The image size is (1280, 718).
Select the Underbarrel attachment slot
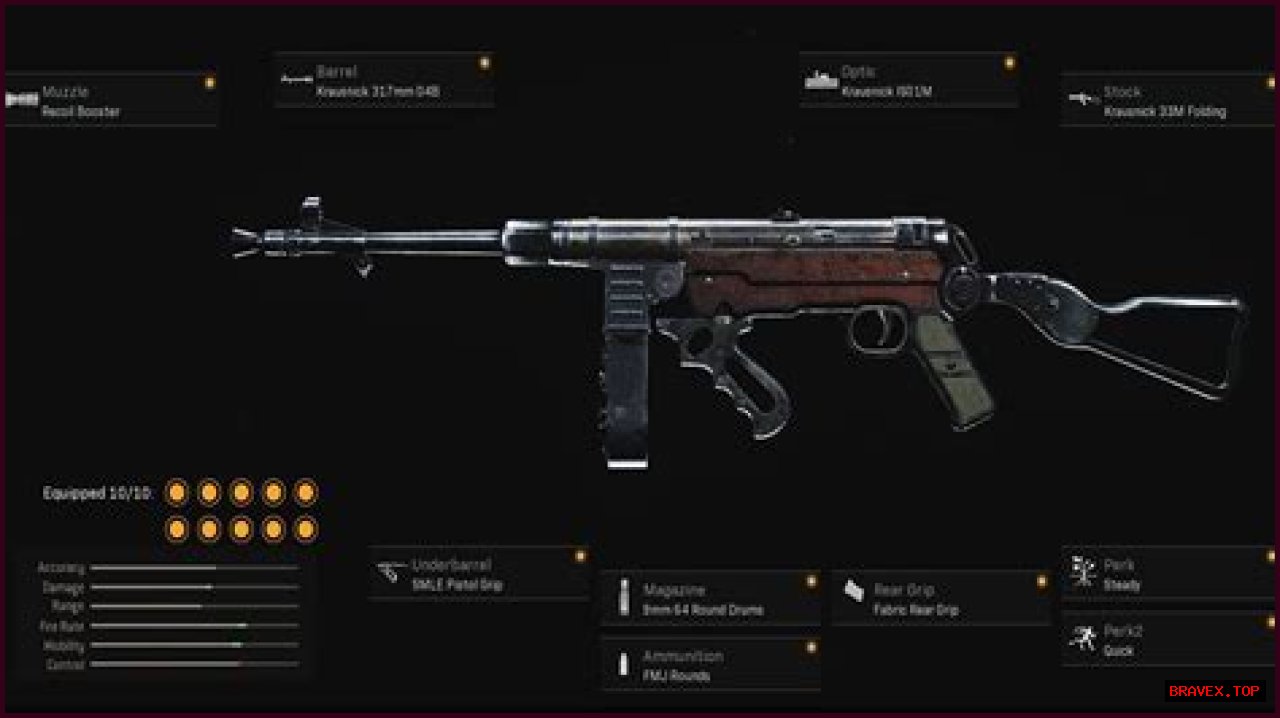[x=478, y=574]
